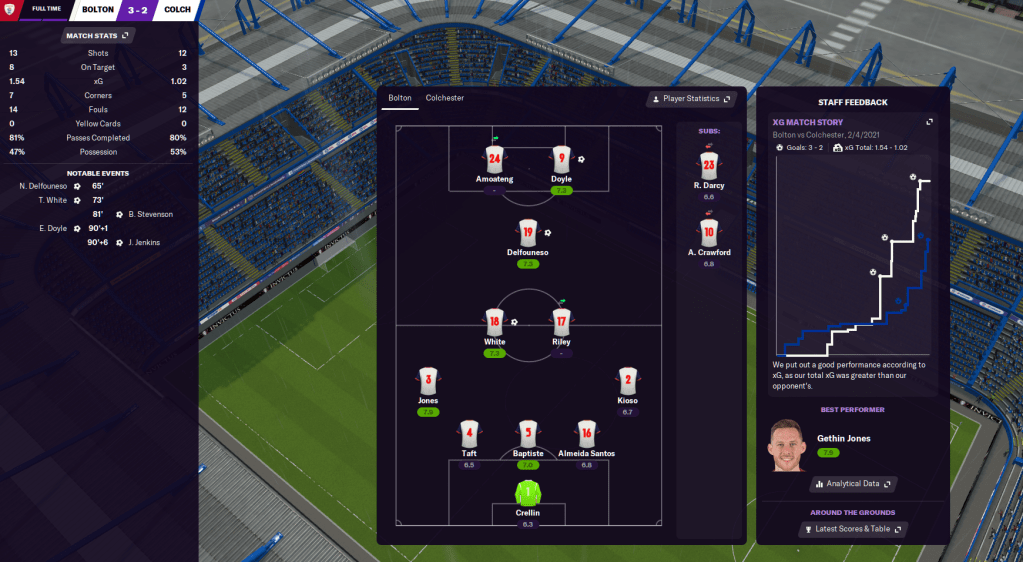Select Riley's number 17 shirt
This screenshot has width=1023, height=562.
tap(561, 322)
